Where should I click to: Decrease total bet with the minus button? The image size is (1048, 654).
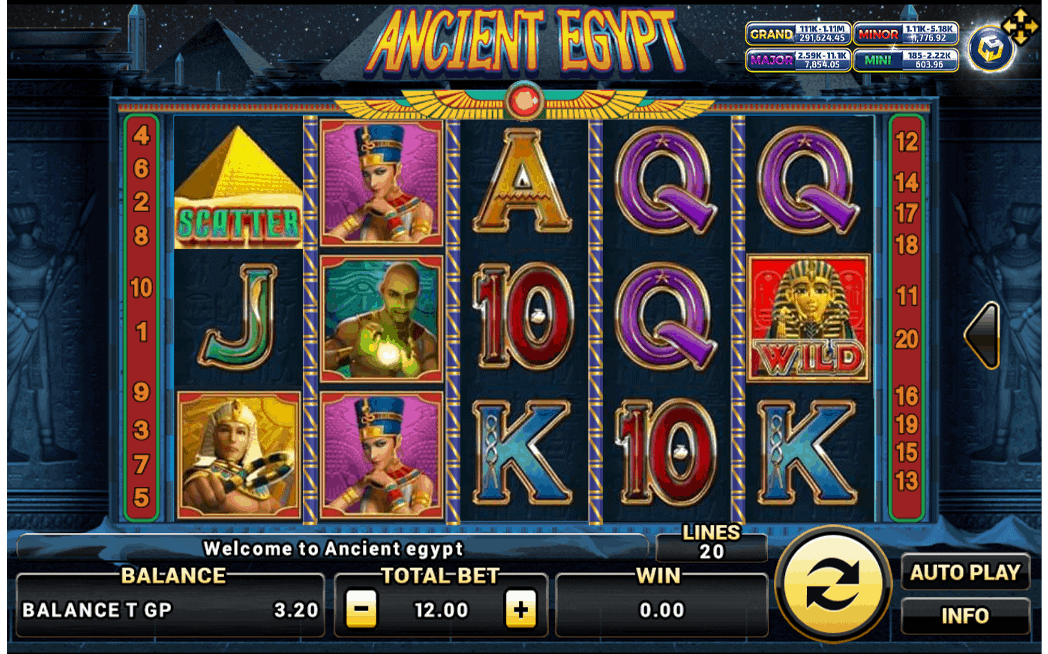click(362, 609)
